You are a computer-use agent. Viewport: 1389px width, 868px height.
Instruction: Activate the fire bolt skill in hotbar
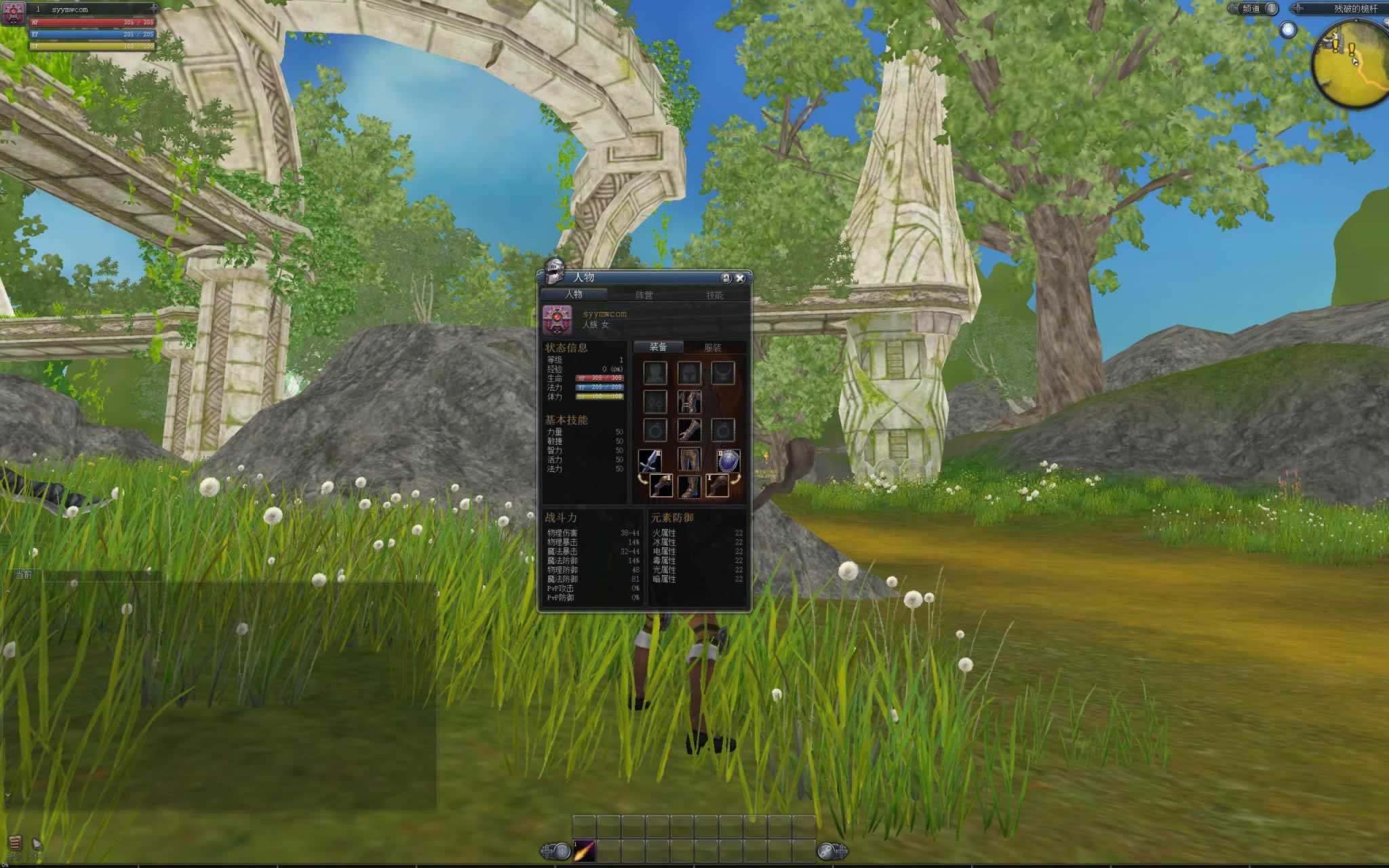585,850
